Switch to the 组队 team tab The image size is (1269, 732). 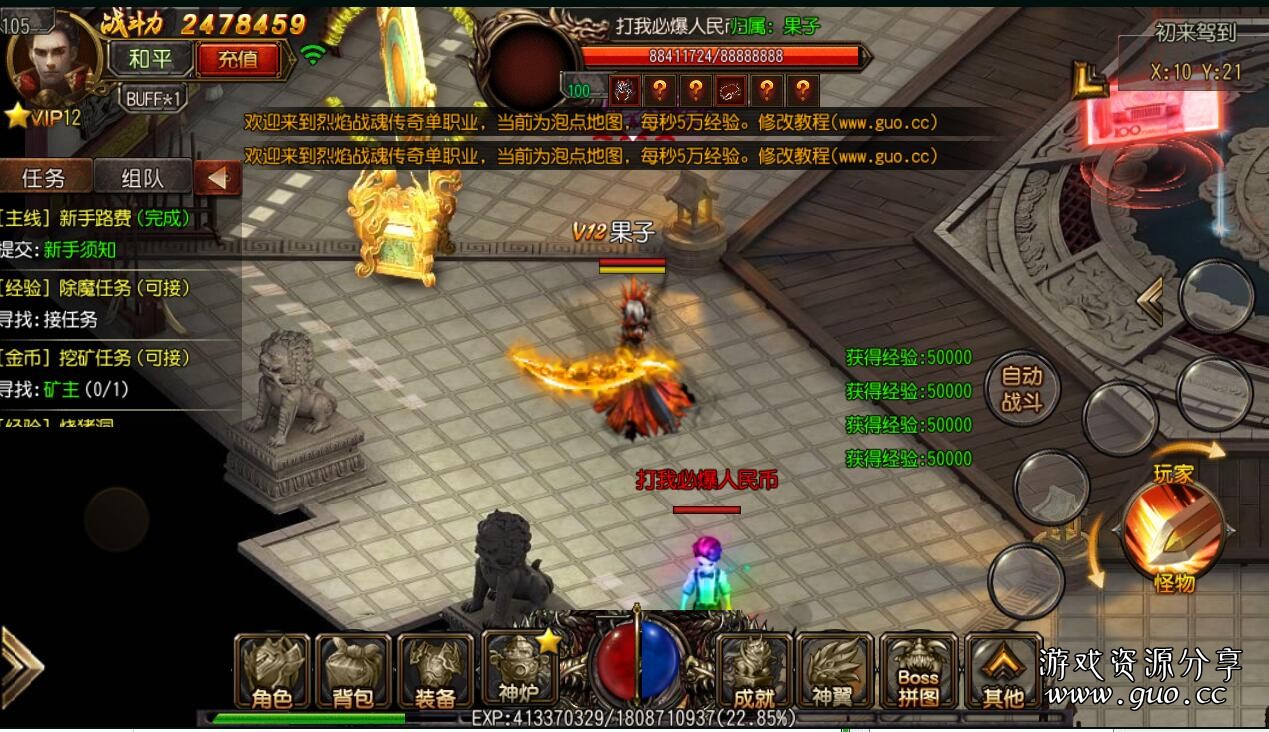point(142,178)
